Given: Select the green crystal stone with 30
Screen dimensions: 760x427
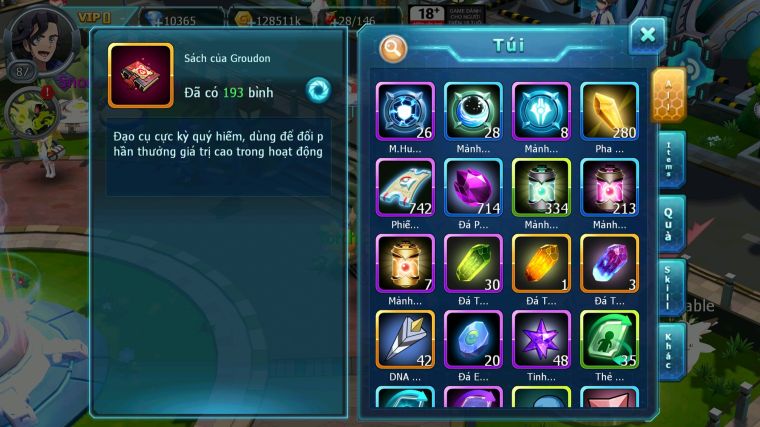Looking at the screenshot, I should tap(473, 263).
